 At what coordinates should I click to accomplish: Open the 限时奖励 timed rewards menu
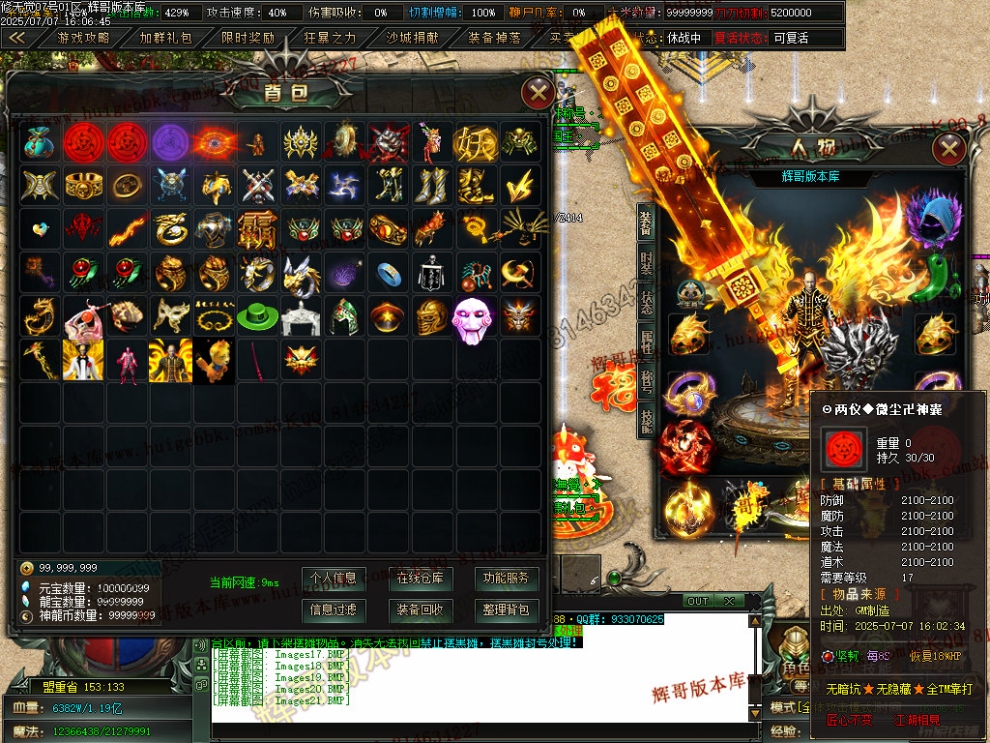248,38
